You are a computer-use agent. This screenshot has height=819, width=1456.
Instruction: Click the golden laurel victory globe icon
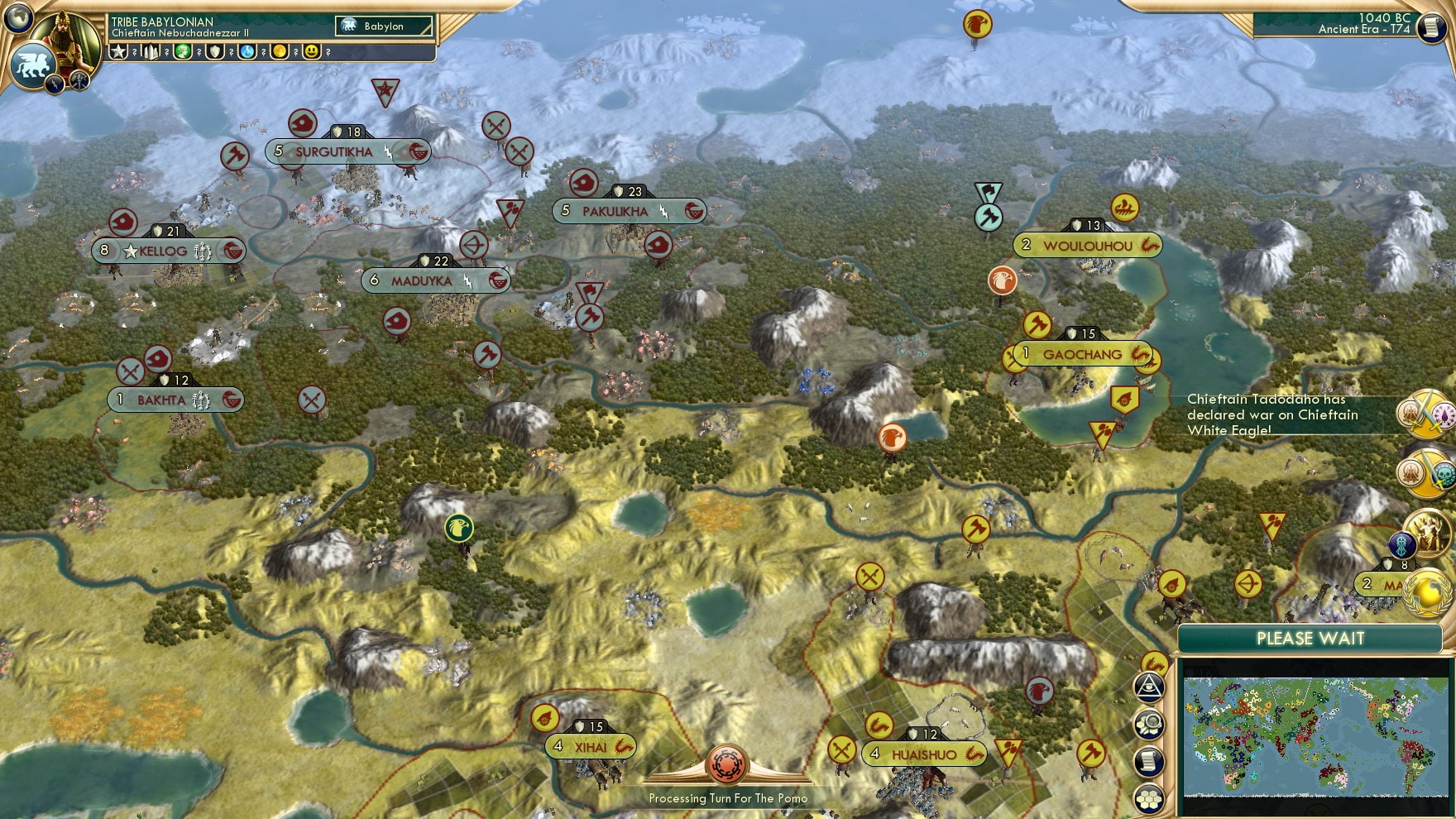[x=1427, y=591]
